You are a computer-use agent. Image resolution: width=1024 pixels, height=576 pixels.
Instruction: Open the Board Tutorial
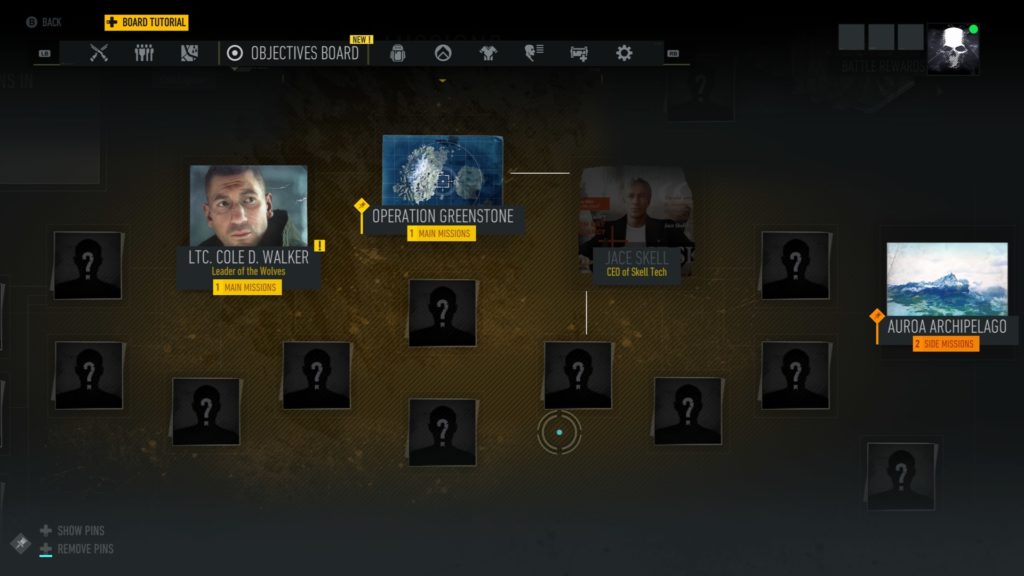click(x=147, y=22)
